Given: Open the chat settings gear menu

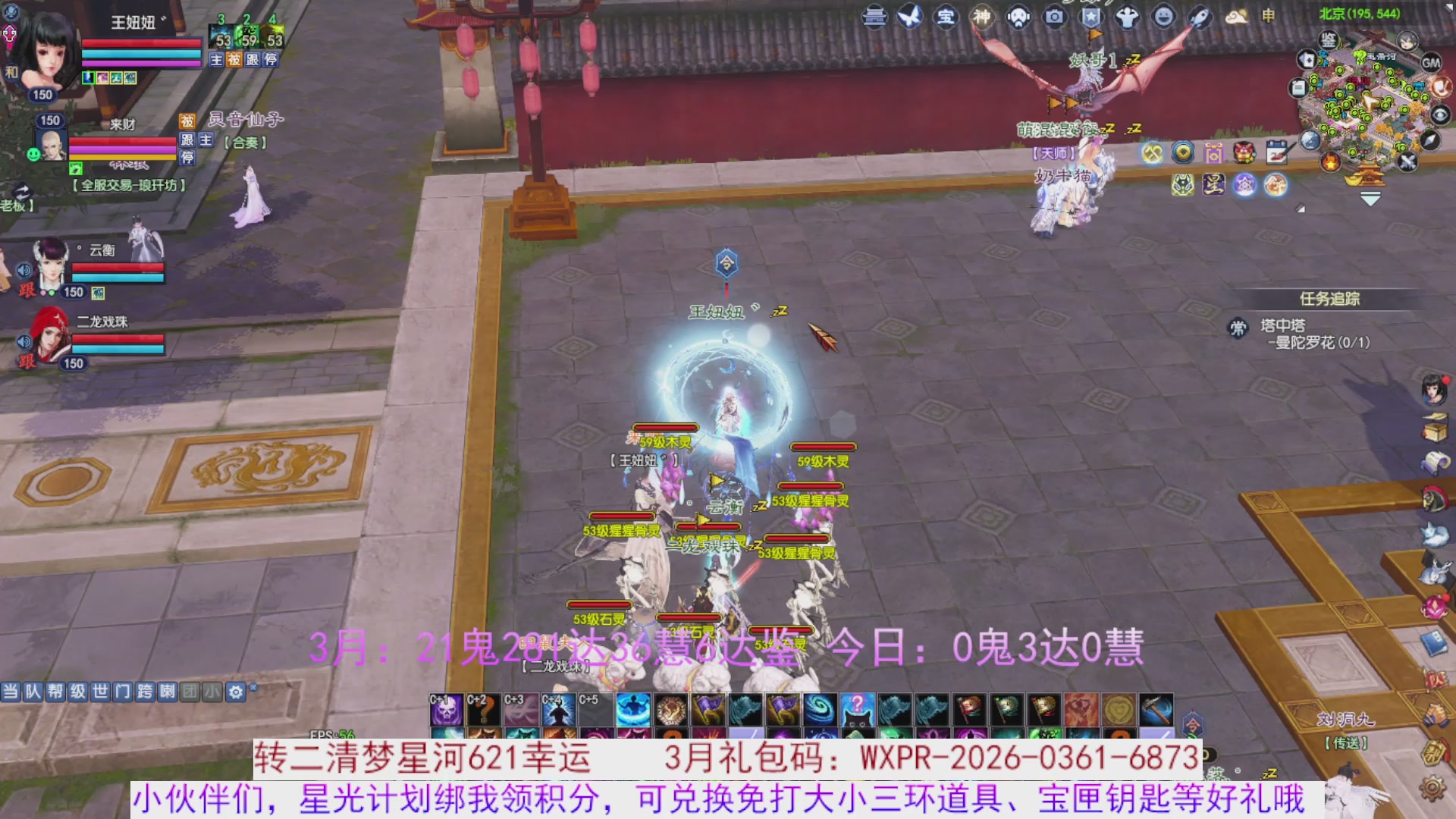Looking at the screenshot, I should 235,692.
